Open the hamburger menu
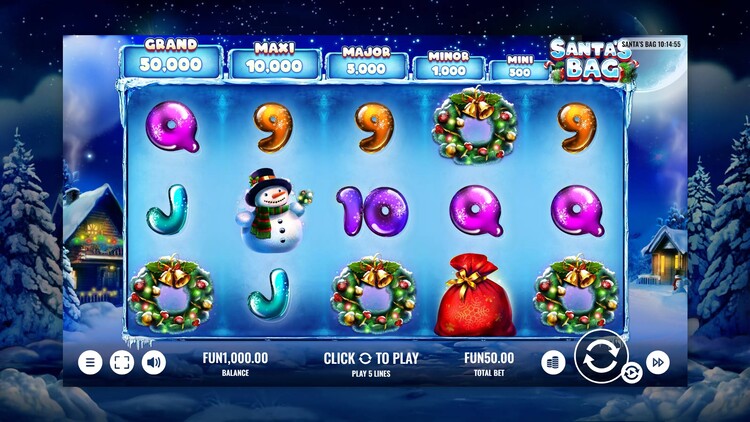750x422 pixels. click(90, 362)
